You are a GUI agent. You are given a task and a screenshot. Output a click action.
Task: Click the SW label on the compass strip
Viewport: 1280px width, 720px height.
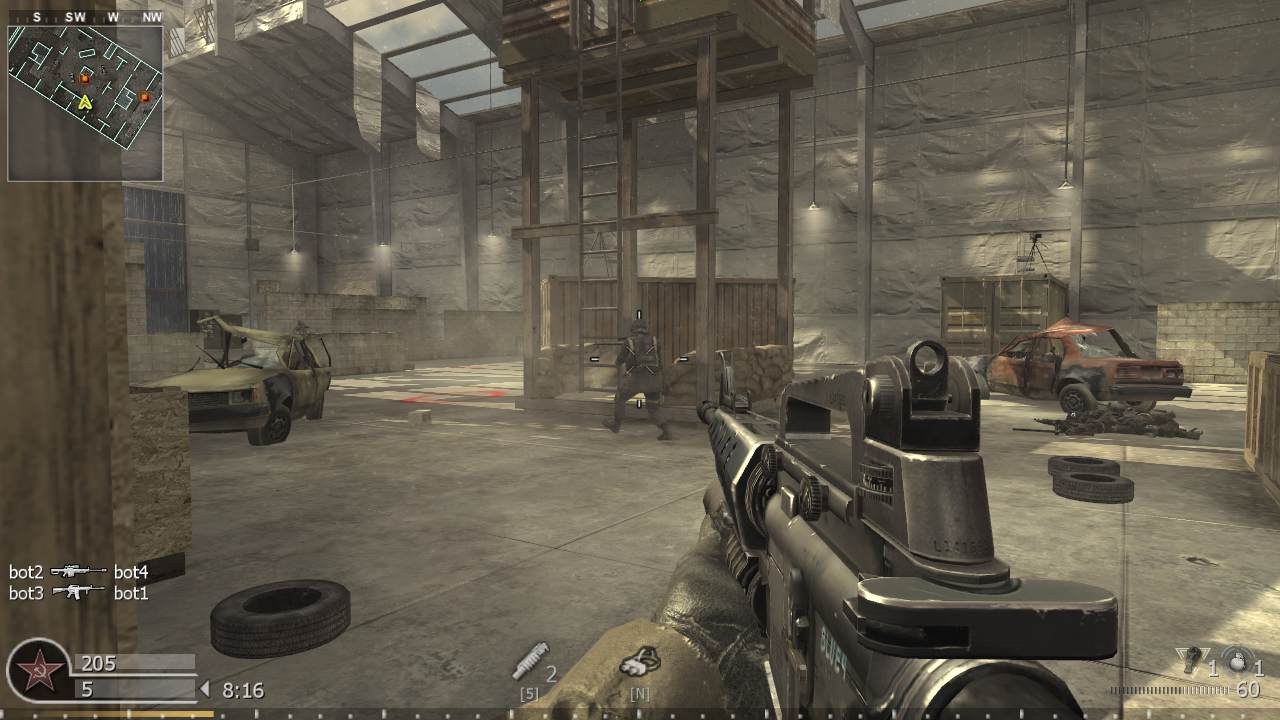78,17
